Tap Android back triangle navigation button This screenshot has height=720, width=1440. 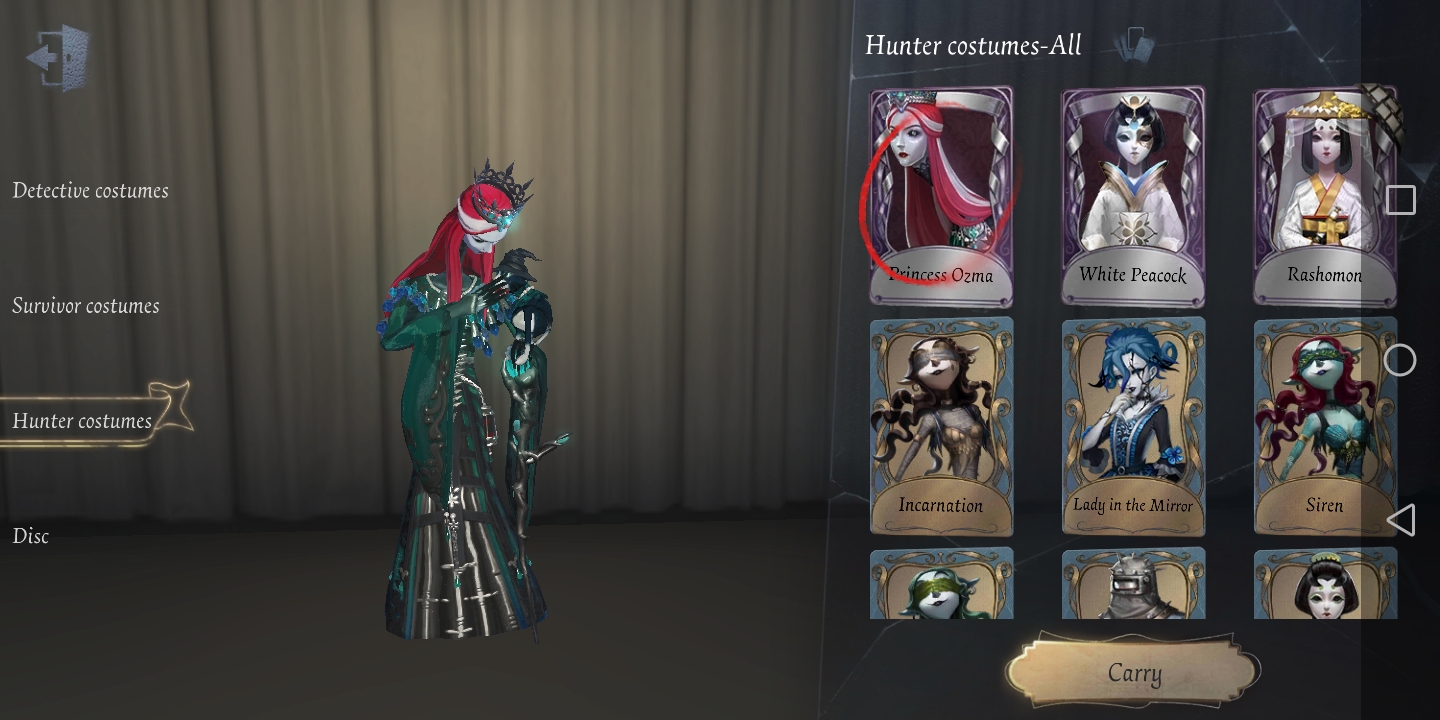(x=1401, y=520)
